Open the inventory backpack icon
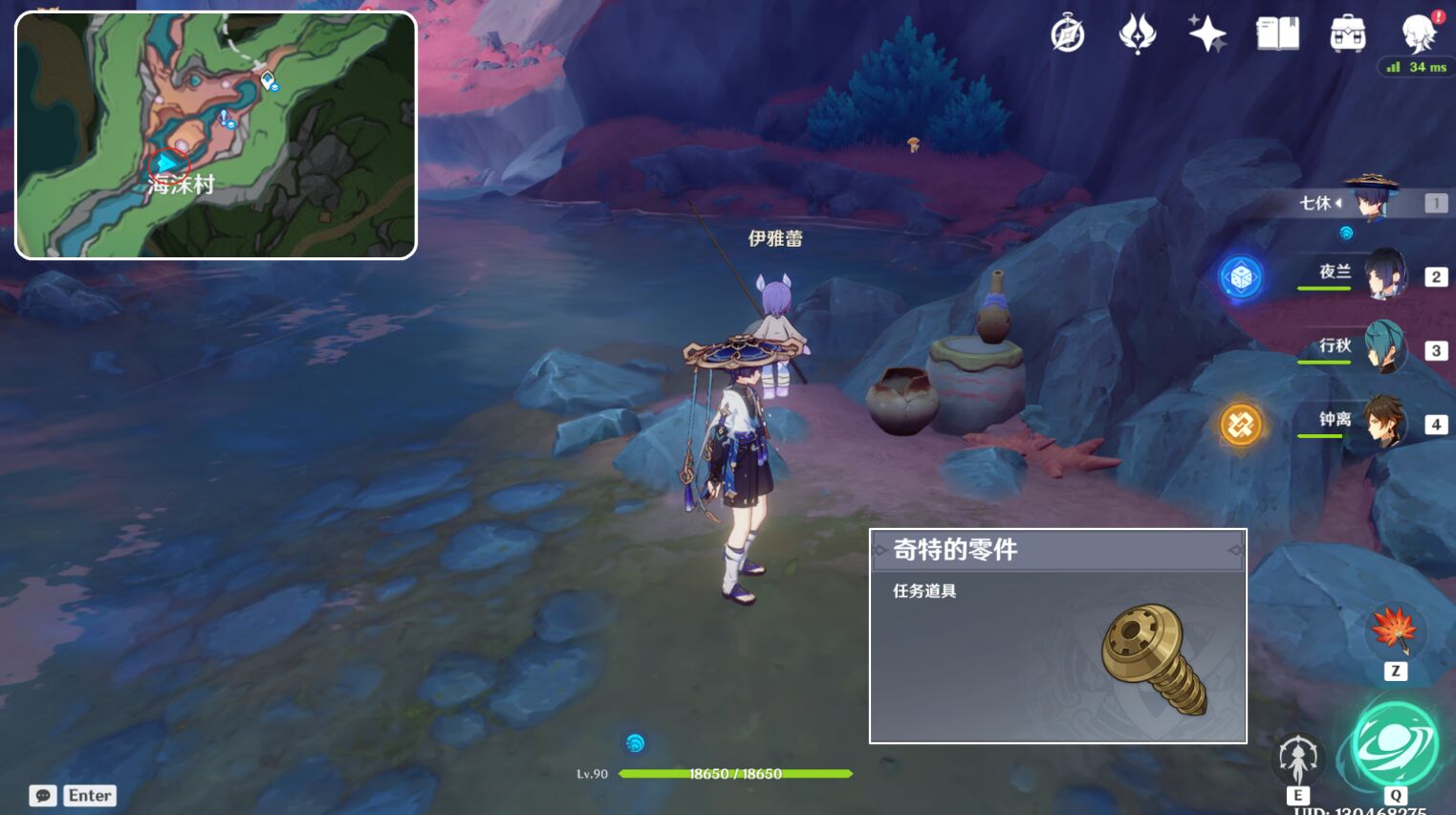This screenshot has width=1456, height=815. [1349, 33]
